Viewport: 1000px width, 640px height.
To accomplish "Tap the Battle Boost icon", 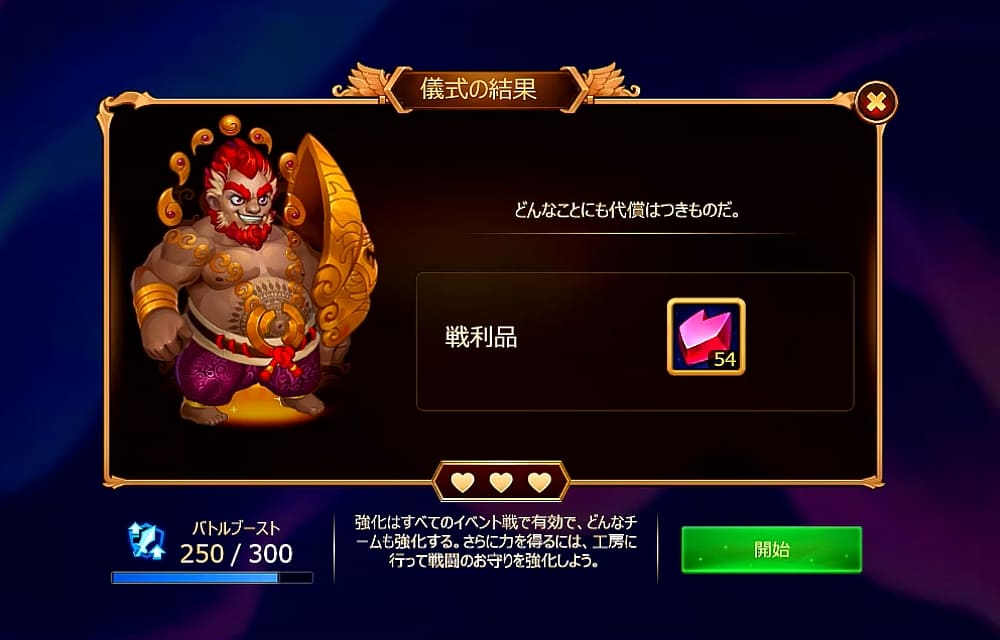I will [146, 540].
